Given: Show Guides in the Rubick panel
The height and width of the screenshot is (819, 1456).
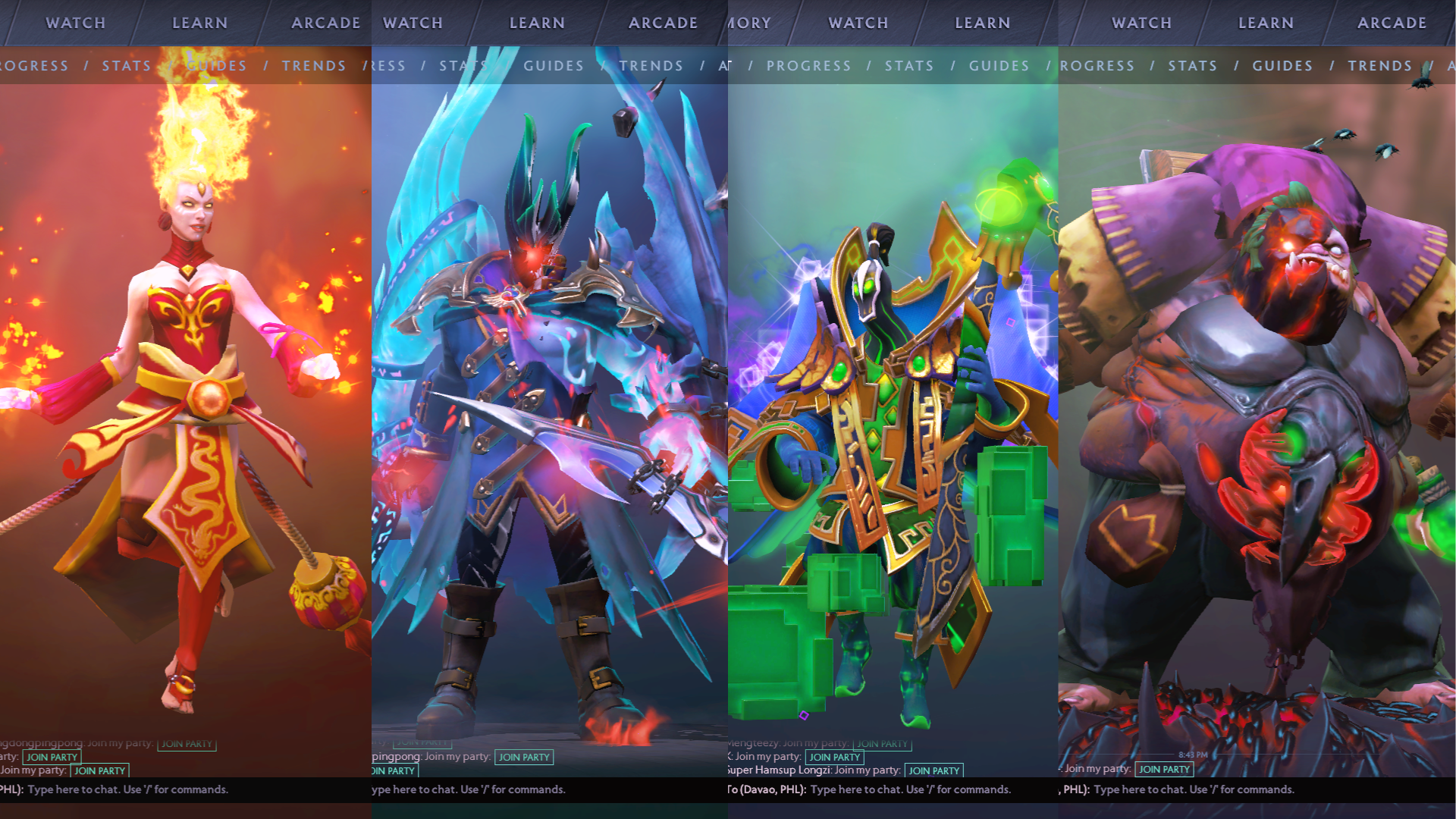Looking at the screenshot, I should point(999,66).
